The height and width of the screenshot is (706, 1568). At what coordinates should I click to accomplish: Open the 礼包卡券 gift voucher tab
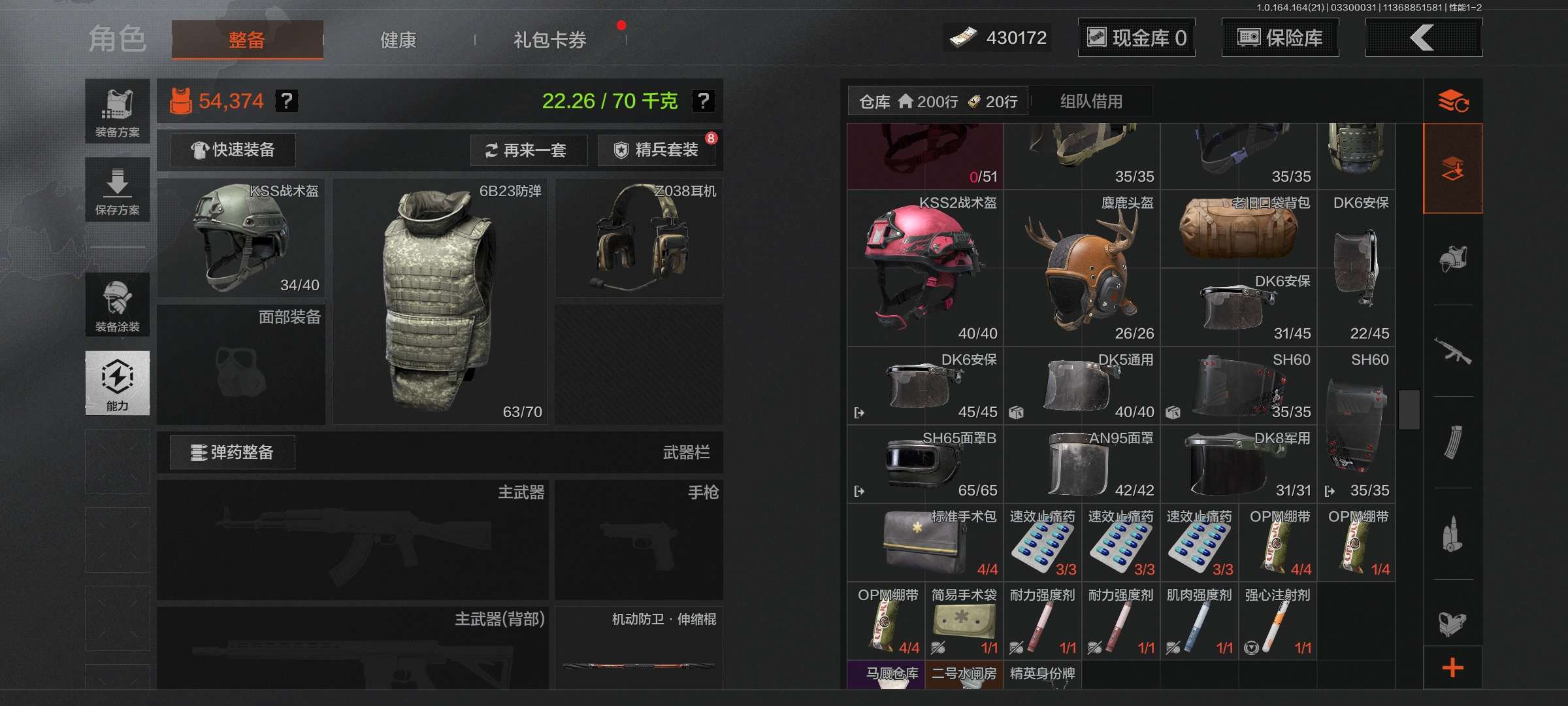click(549, 41)
